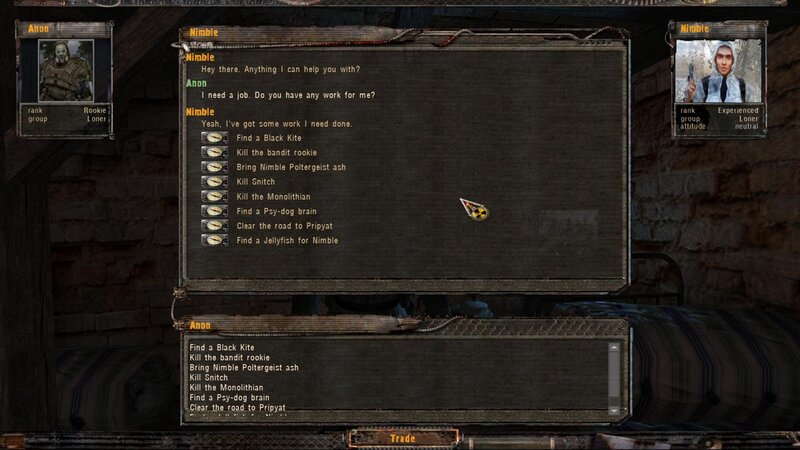Screen dimensions: 800x450
Task: Select 'Kill the bandit rookie' in Anon's reply list
Action: click(x=230, y=357)
